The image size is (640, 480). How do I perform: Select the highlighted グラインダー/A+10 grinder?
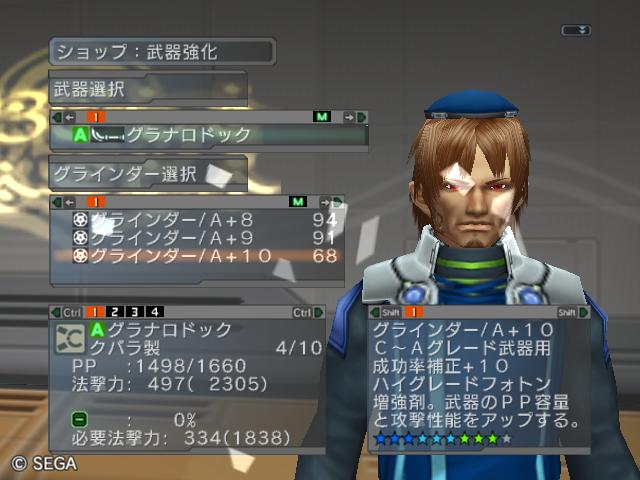[200, 256]
